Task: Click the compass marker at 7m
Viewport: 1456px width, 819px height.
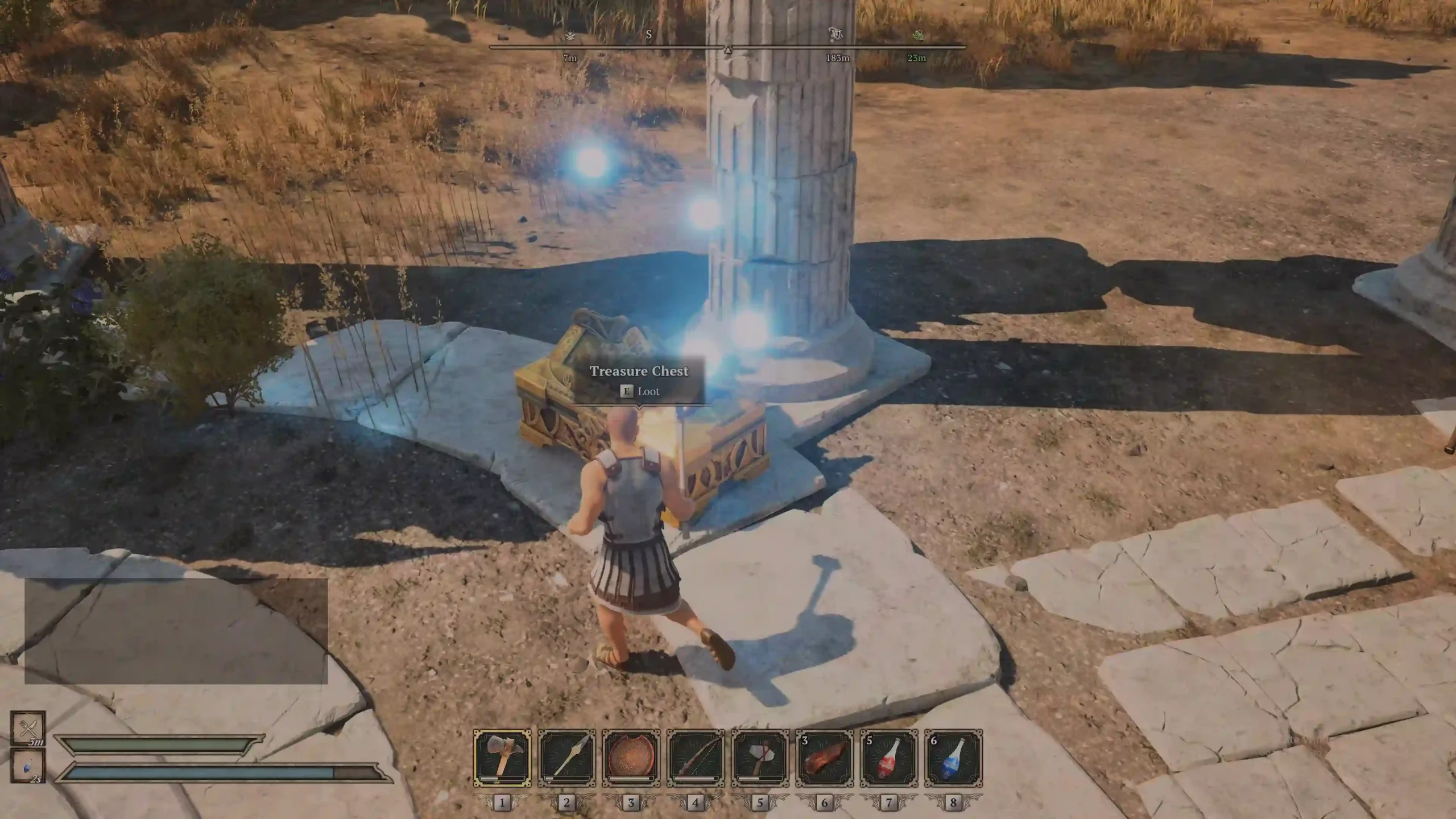Action: (570, 36)
